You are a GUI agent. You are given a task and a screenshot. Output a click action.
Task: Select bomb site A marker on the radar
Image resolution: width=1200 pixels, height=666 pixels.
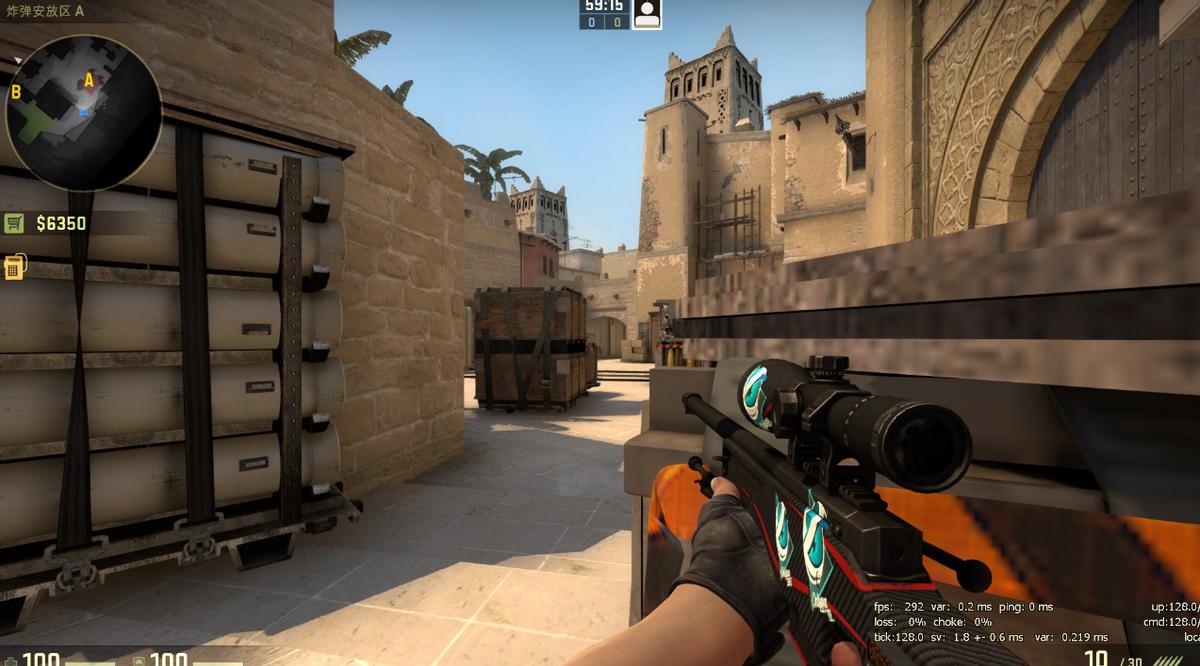tap(89, 79)
